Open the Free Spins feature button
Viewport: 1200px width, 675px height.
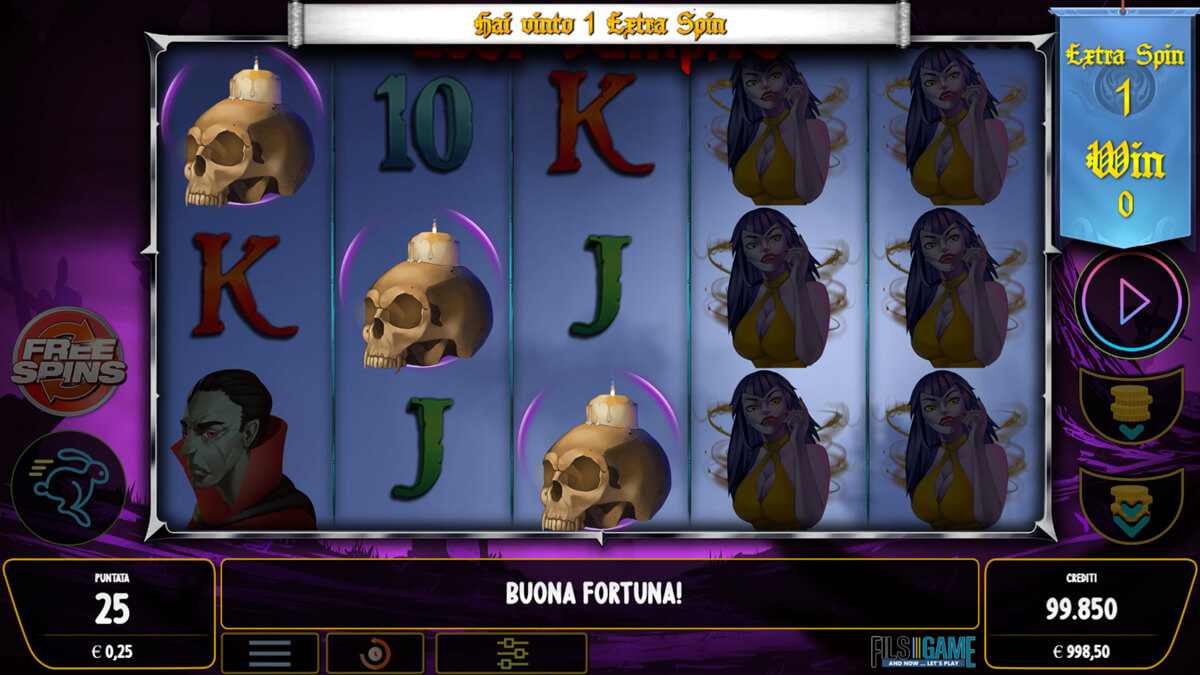click(69, 361)
